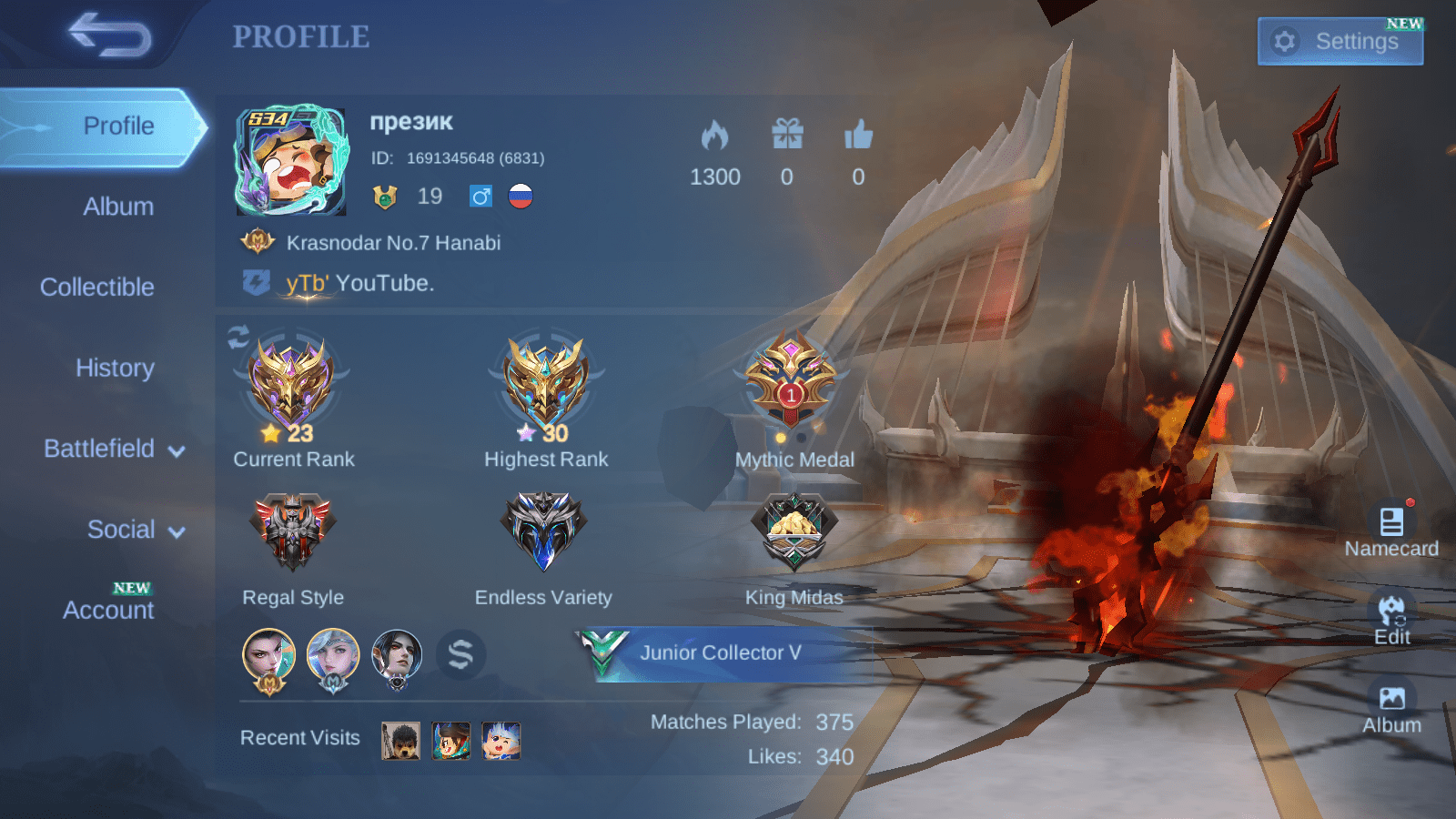
Task: Click the male gender symbol
Action: [480, 197]
